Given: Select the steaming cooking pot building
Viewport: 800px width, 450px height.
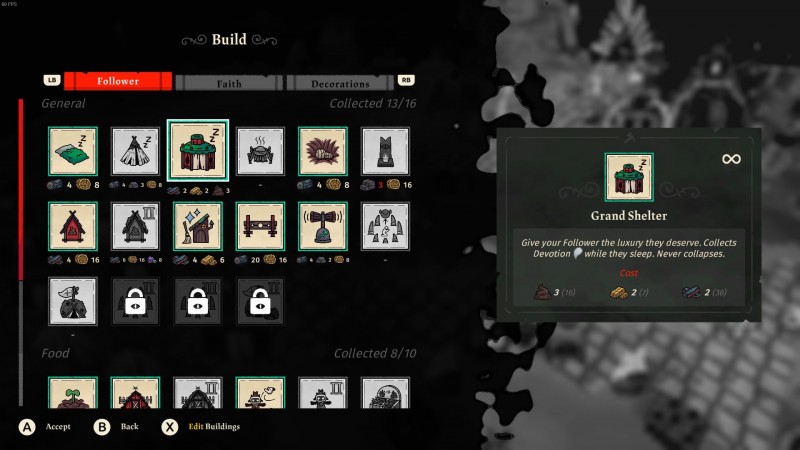Looking at the screenshot, I should coord(260,151).
